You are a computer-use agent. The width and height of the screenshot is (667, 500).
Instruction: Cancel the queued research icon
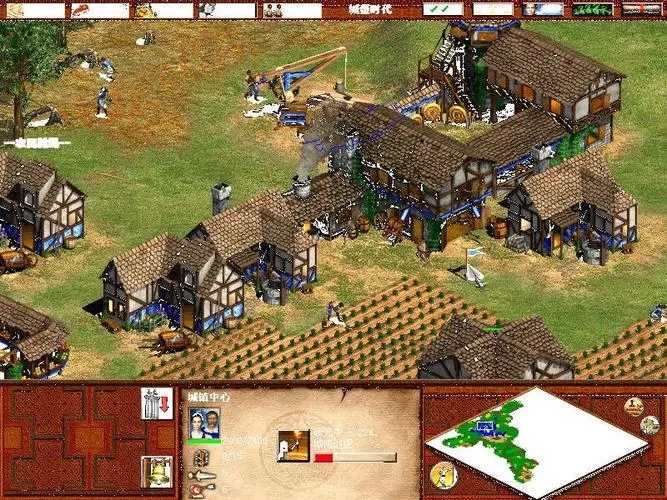click(294, 445)
